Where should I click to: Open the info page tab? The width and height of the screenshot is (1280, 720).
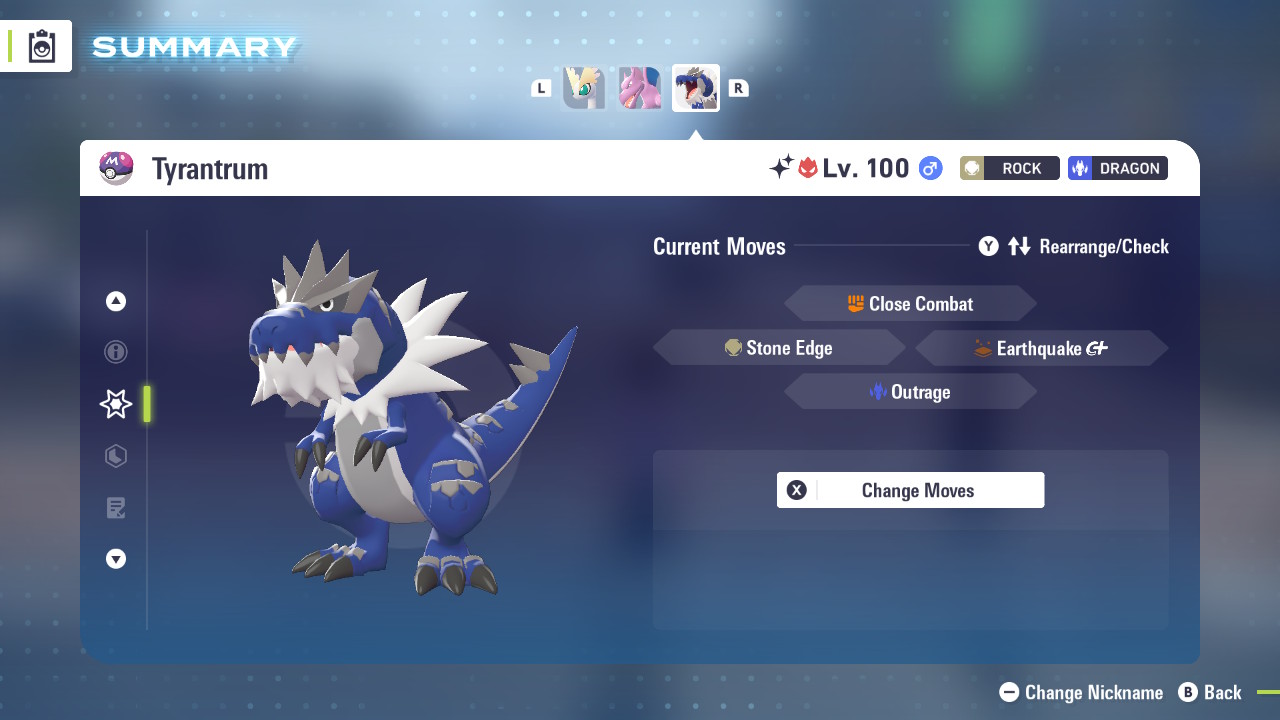coord(116,352)
